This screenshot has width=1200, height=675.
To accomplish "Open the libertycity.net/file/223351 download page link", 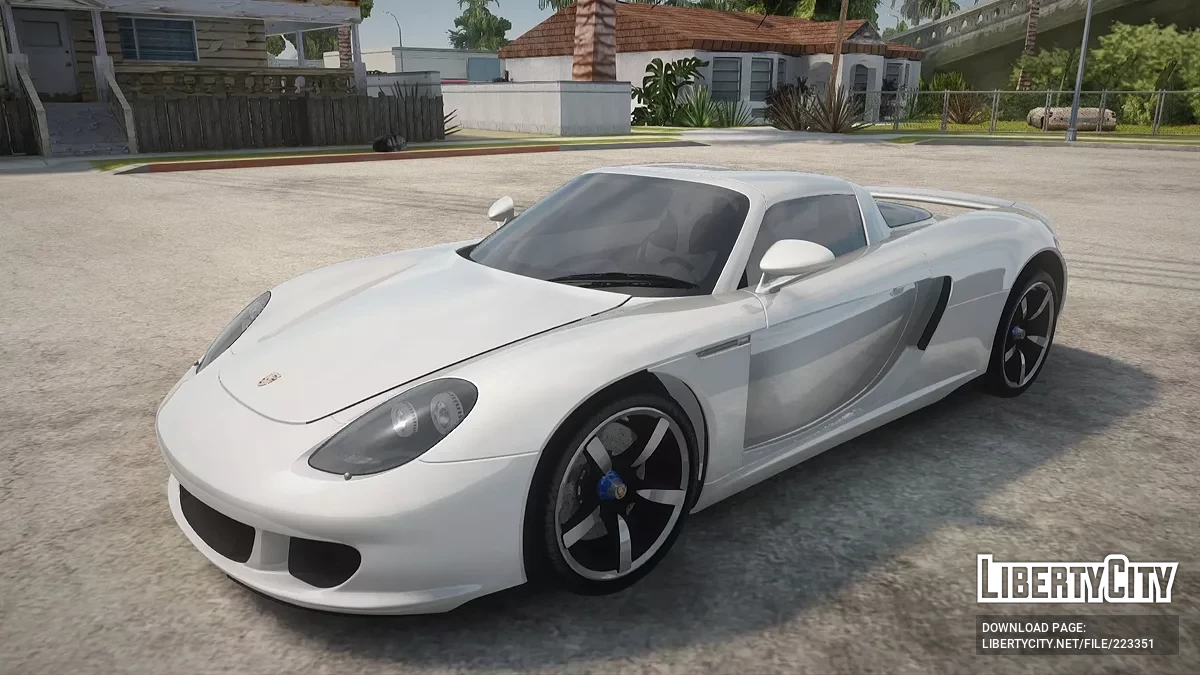I will coord(1067,644).
